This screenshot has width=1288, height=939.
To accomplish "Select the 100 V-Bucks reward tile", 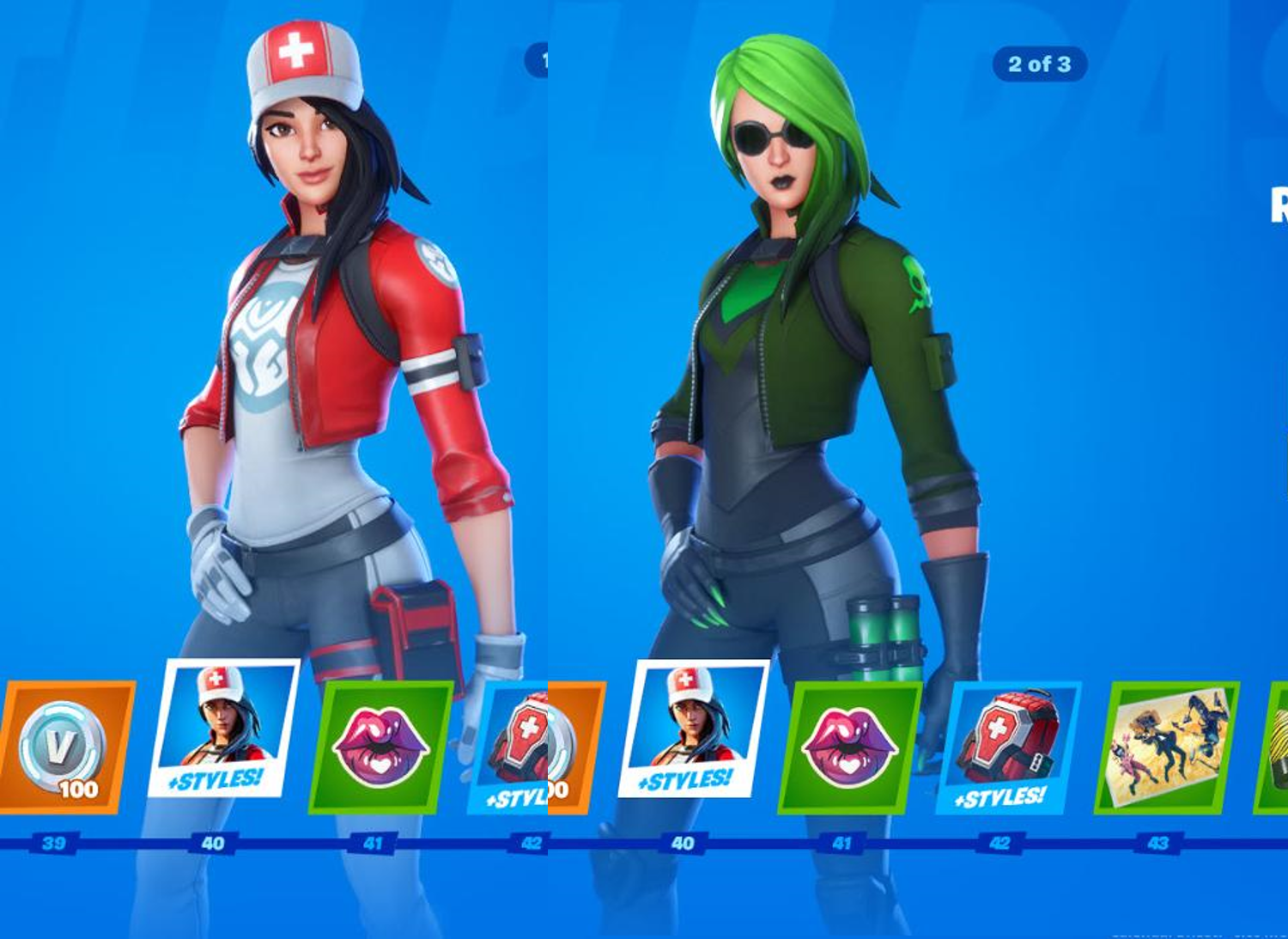I will click(x=65, y=747).
